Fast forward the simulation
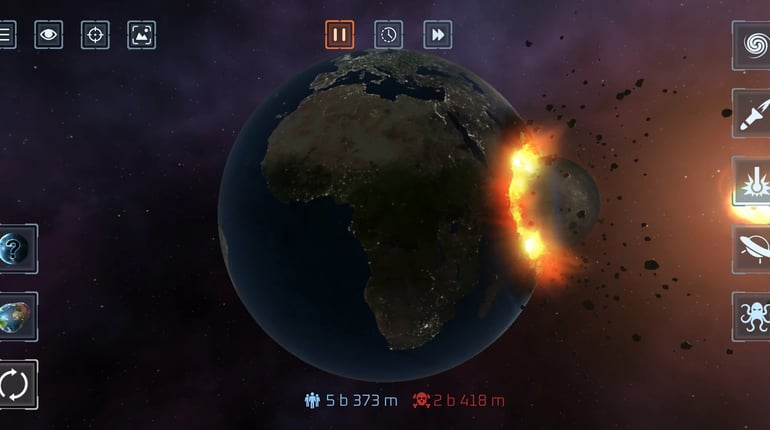Screen dimensions: 770x430 (x=437, y=35)
